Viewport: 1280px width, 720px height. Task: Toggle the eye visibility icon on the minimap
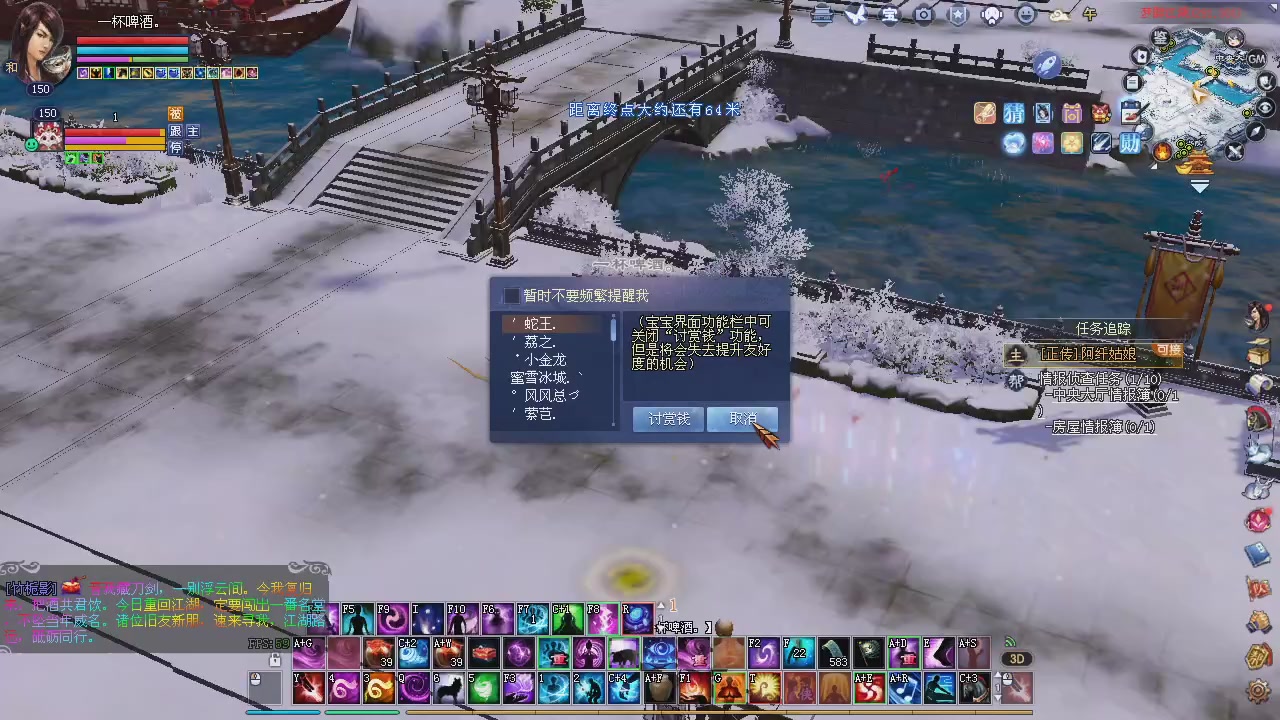[1264, 108]
